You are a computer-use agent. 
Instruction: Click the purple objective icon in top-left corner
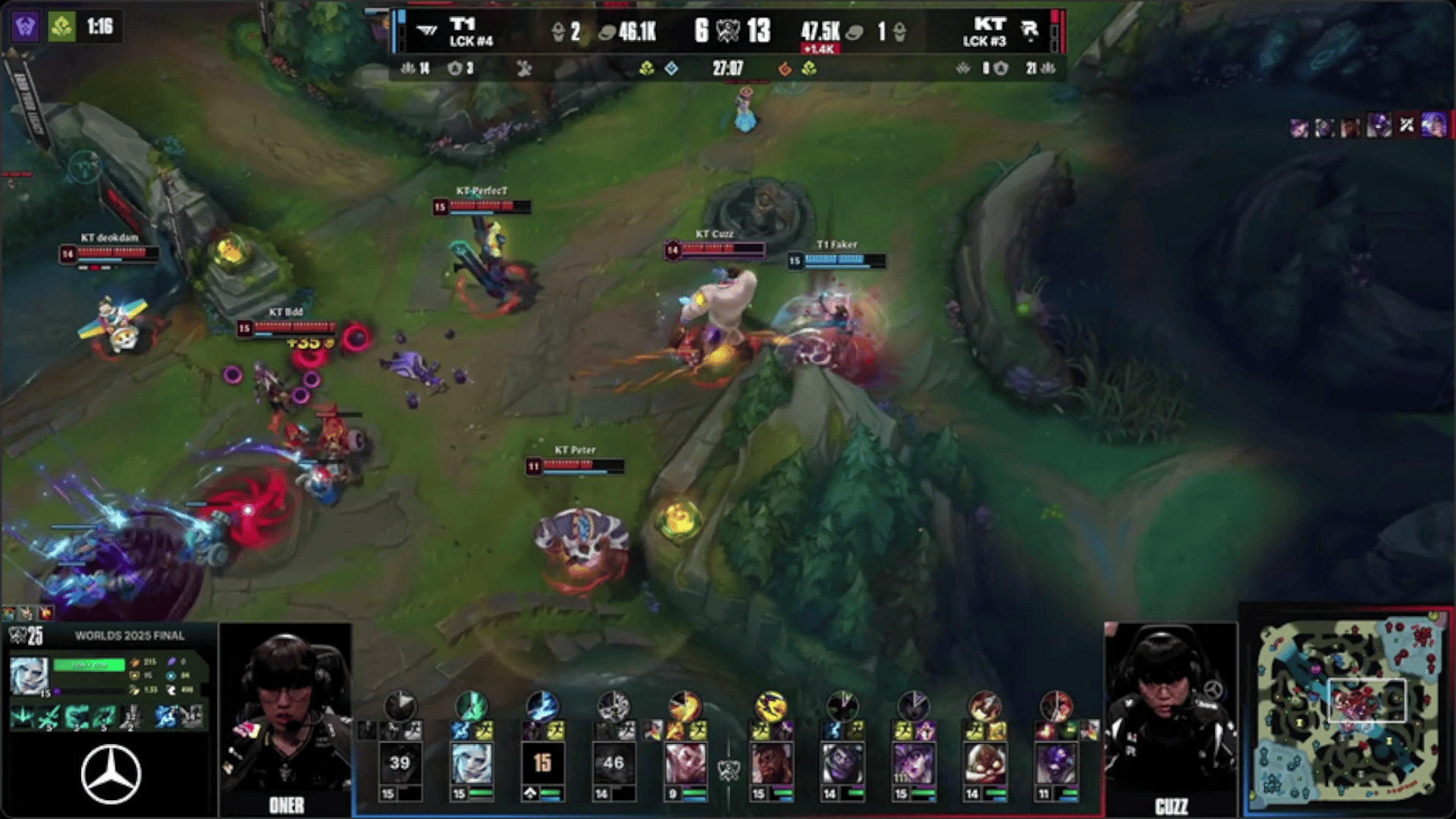(x=25, y=27)
